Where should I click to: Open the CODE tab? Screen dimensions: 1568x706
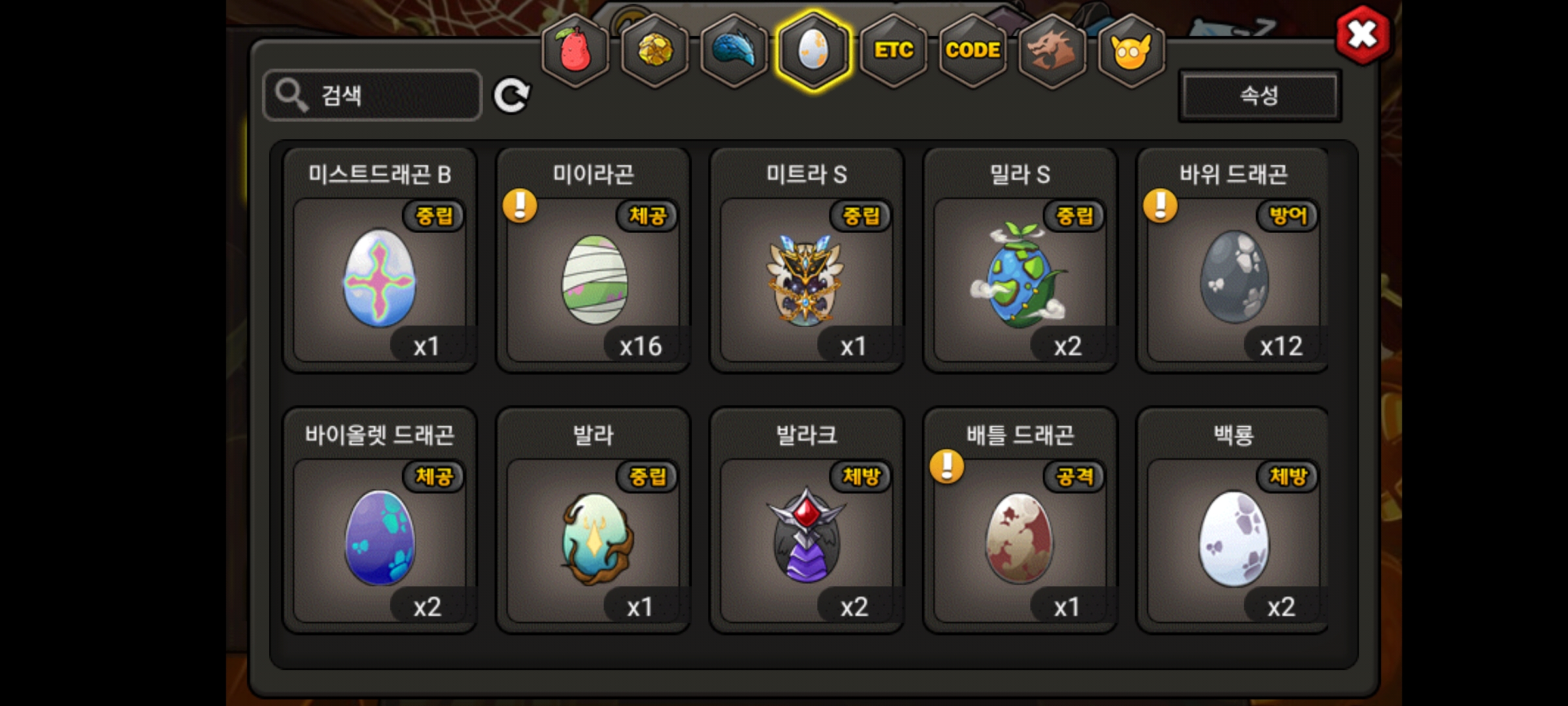click(973, 50)
